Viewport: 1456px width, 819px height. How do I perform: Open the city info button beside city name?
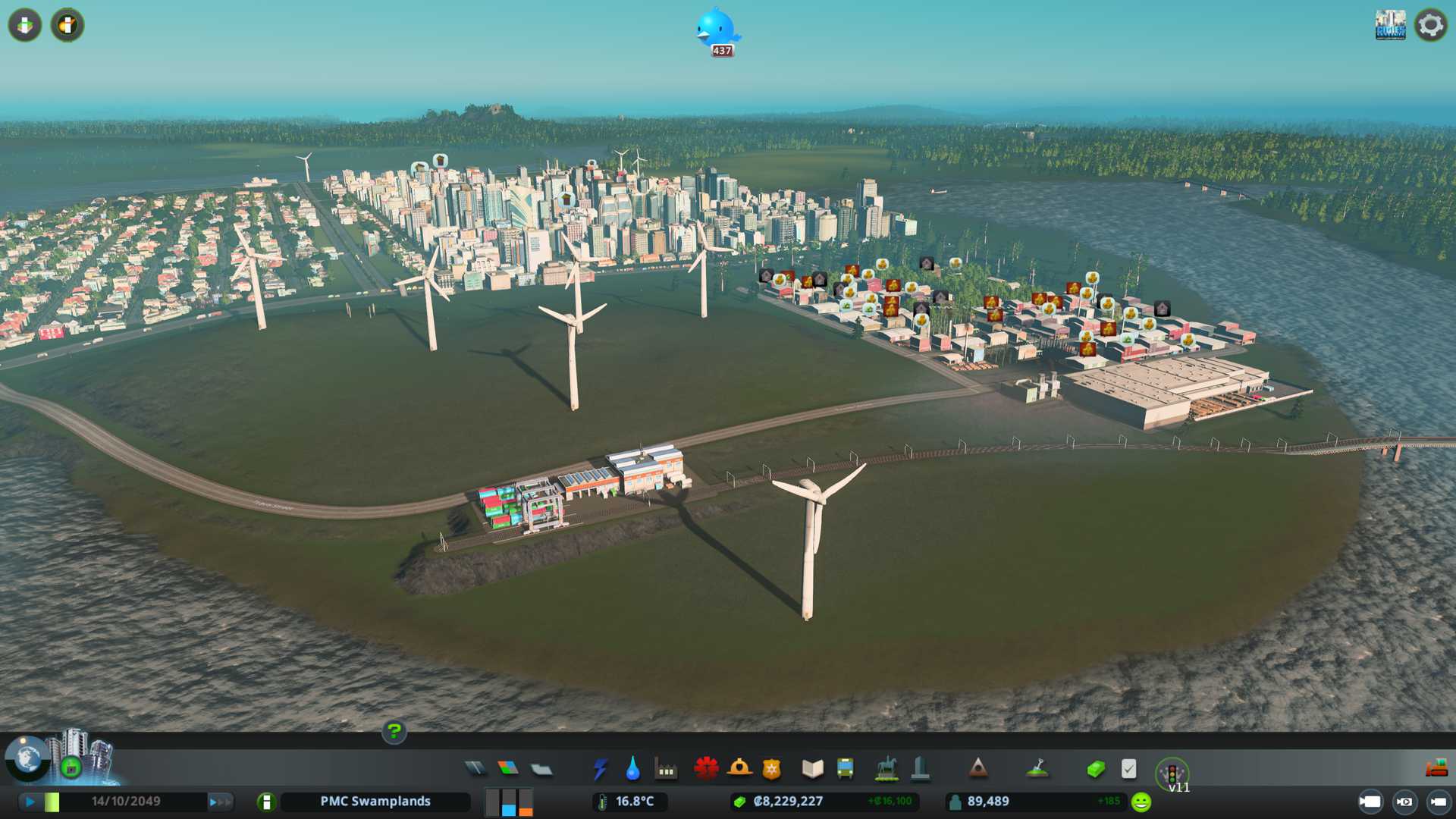pyautogui.click(x=266, y=802)
